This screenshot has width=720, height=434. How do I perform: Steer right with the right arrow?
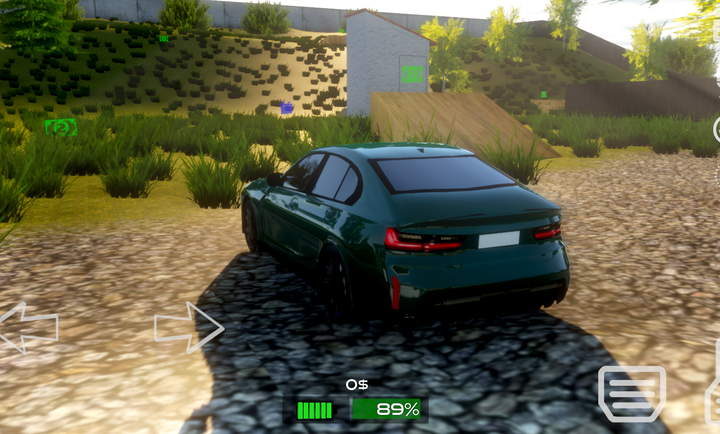[188, 327]
